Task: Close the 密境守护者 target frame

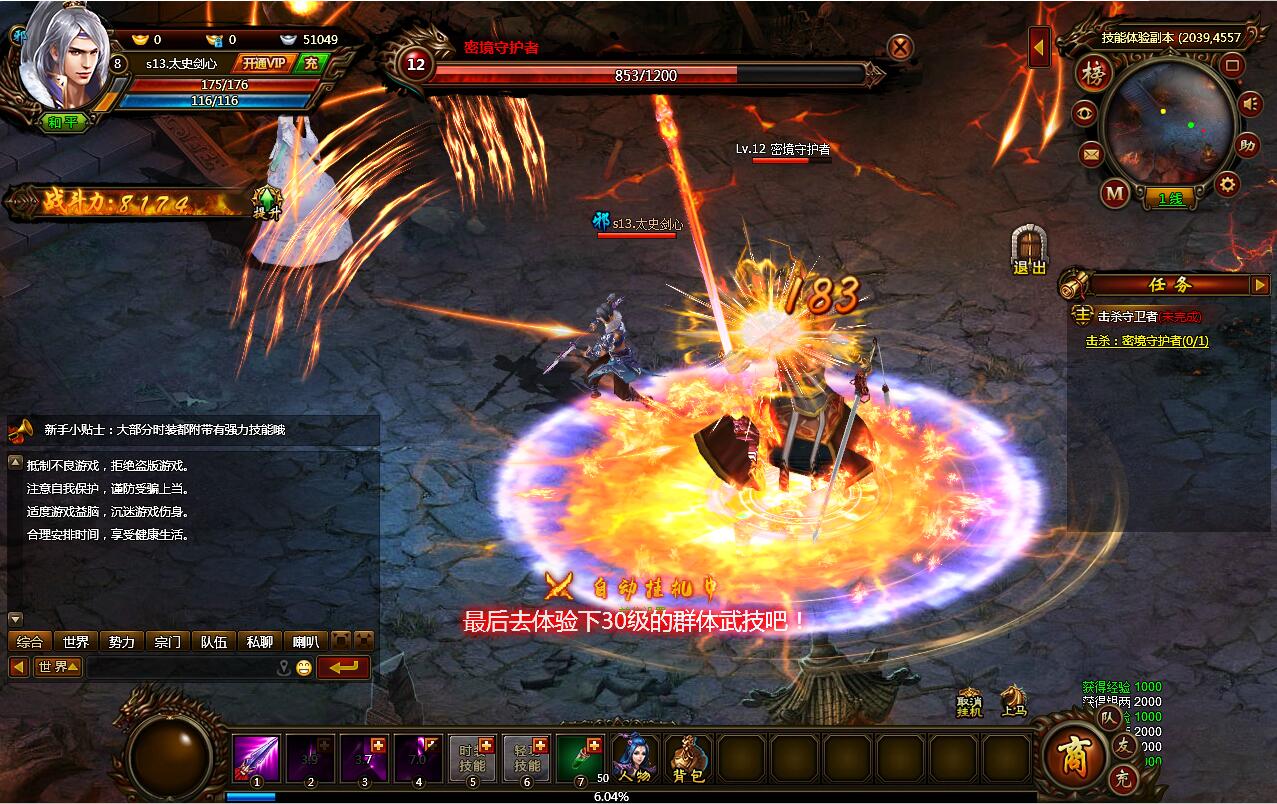Action: 900,47
